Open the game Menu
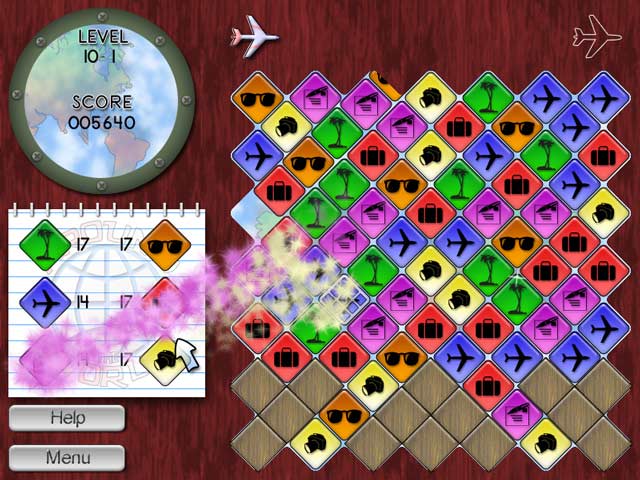This screenshot has height=480, width=640. [x=67, y=458]
